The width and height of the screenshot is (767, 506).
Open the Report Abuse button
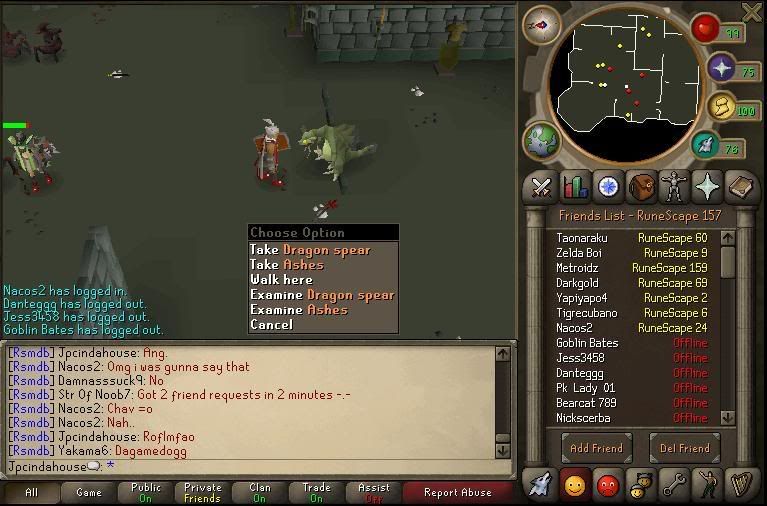(x=457, y=492)
